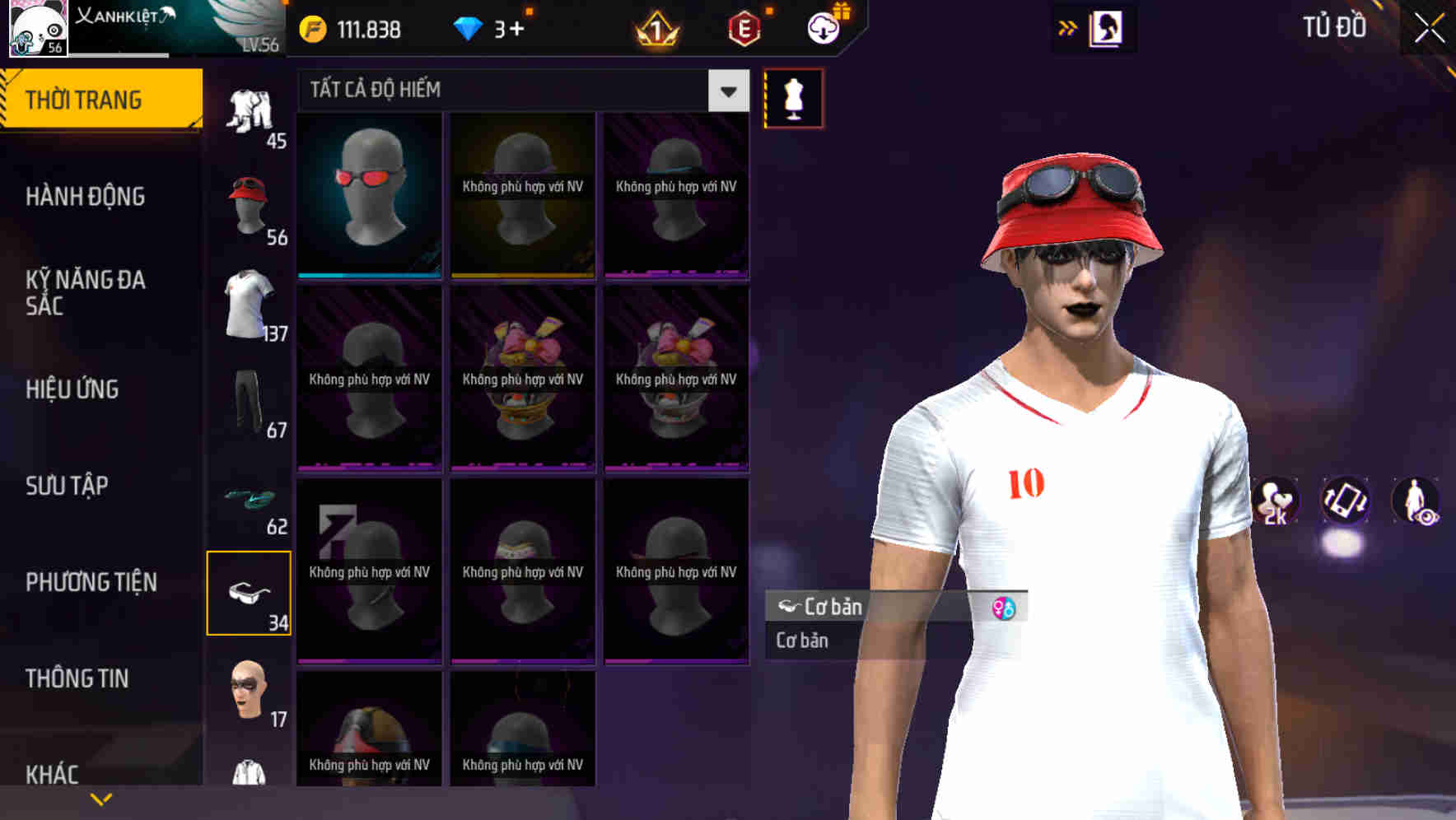1456x820 pixels.
Task: Open the PHƯƠNG TIỆN menu section
Action: [x=91, y=582]
